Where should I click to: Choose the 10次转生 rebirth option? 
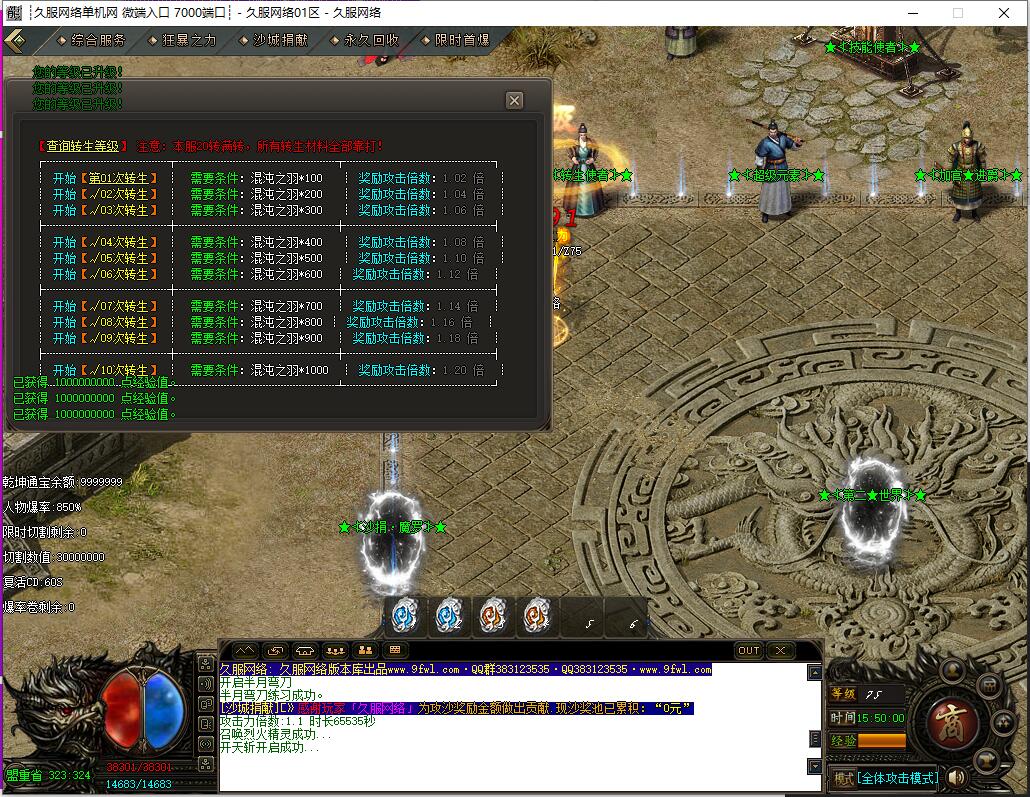[117, 370]
